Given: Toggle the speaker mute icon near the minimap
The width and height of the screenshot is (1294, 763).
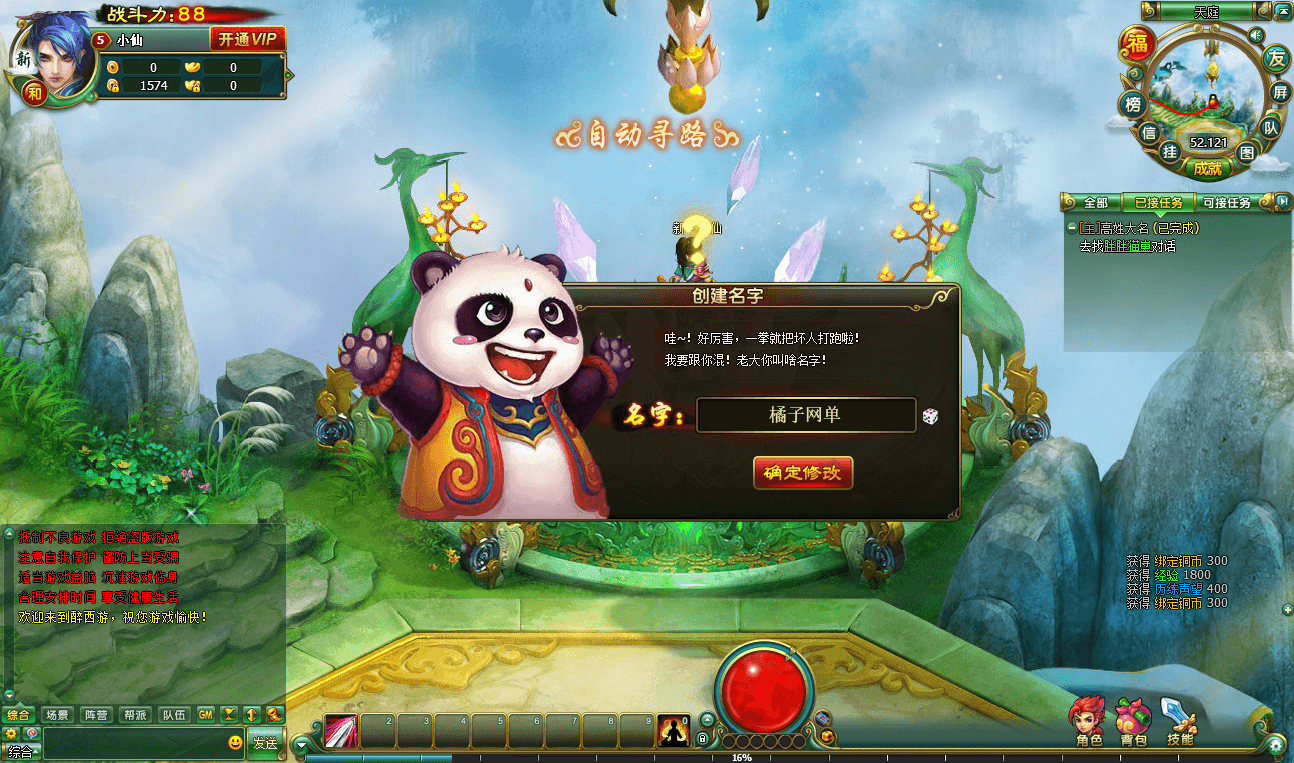Looking at the screenshot, I should point(1256,35).
